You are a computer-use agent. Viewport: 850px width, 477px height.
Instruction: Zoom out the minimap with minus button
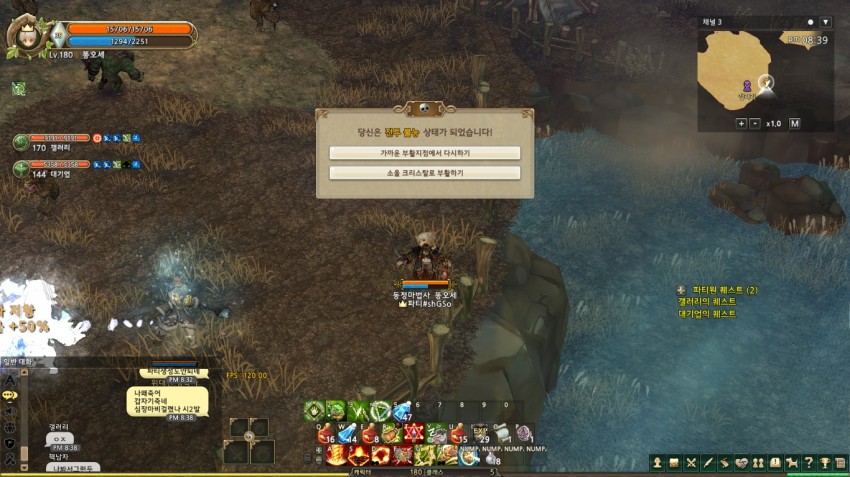741,123
